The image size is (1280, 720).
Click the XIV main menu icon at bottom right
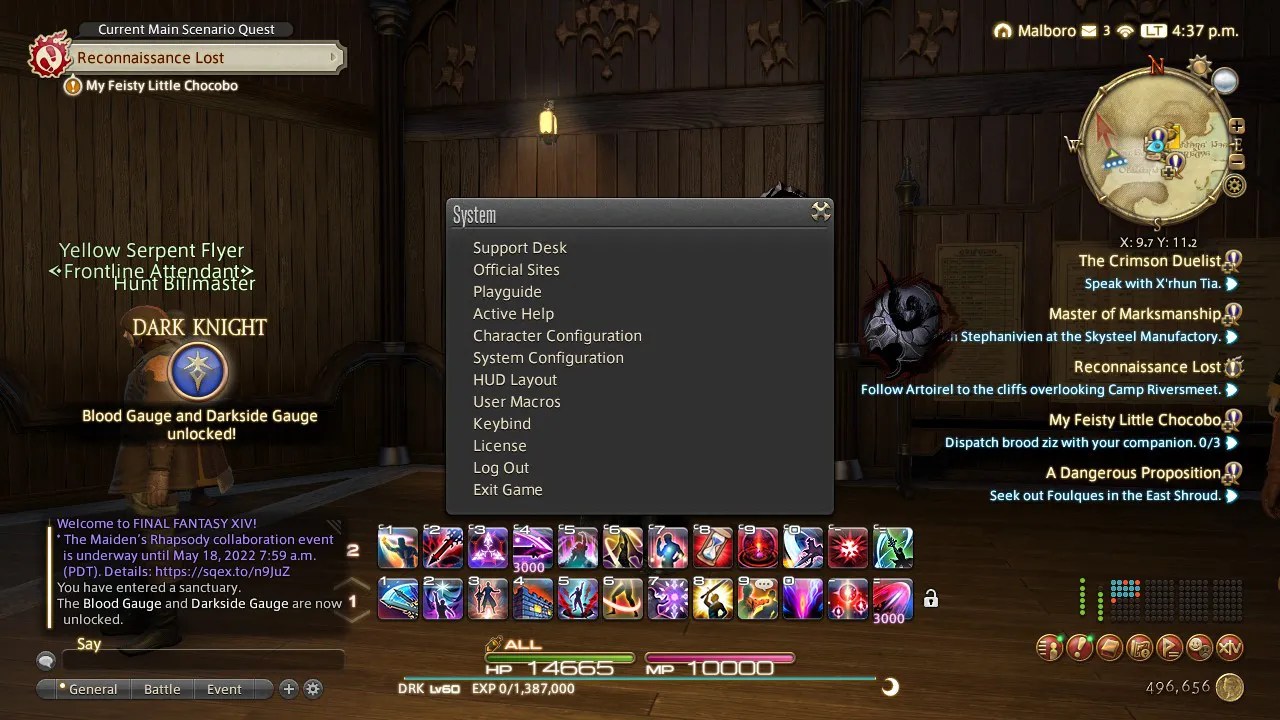1229,647
